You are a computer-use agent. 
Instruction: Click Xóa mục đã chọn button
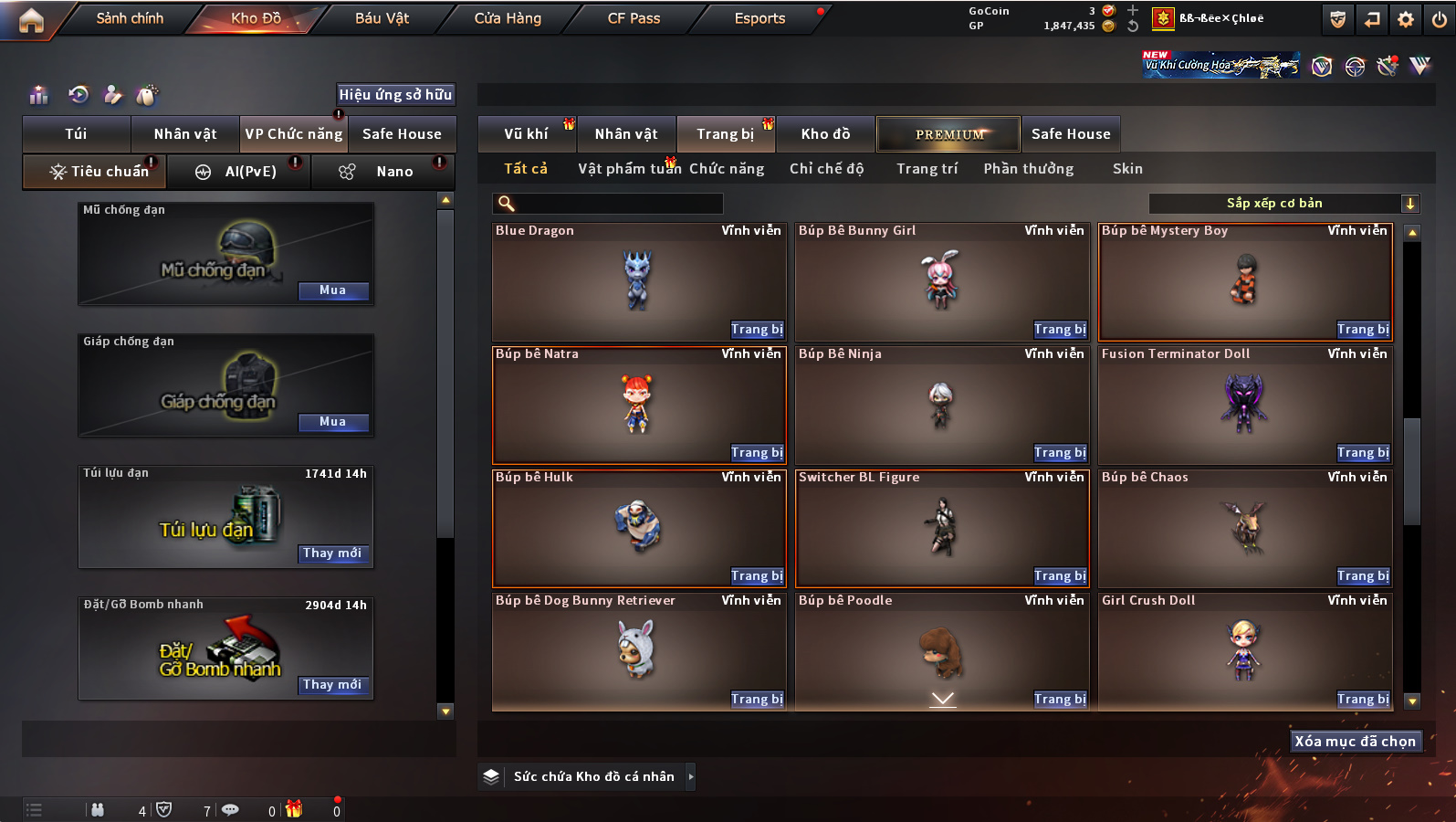(1355, 742)
